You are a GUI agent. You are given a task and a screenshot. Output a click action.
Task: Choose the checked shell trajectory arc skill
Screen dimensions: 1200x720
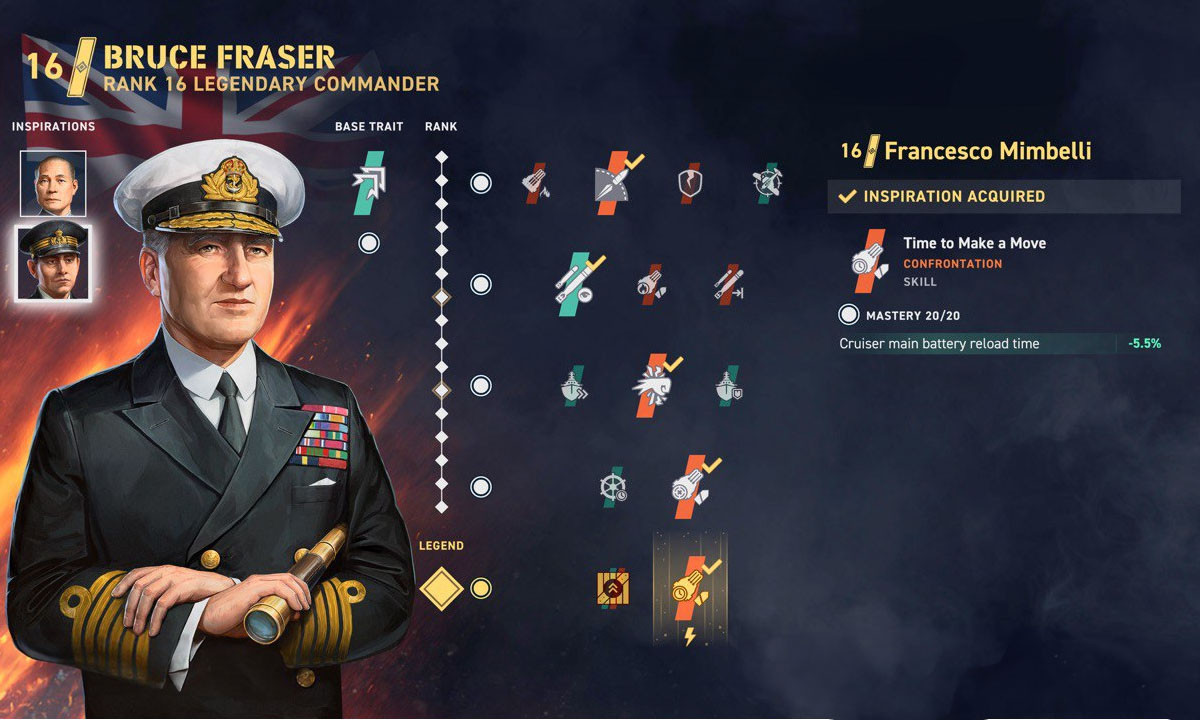615,183
